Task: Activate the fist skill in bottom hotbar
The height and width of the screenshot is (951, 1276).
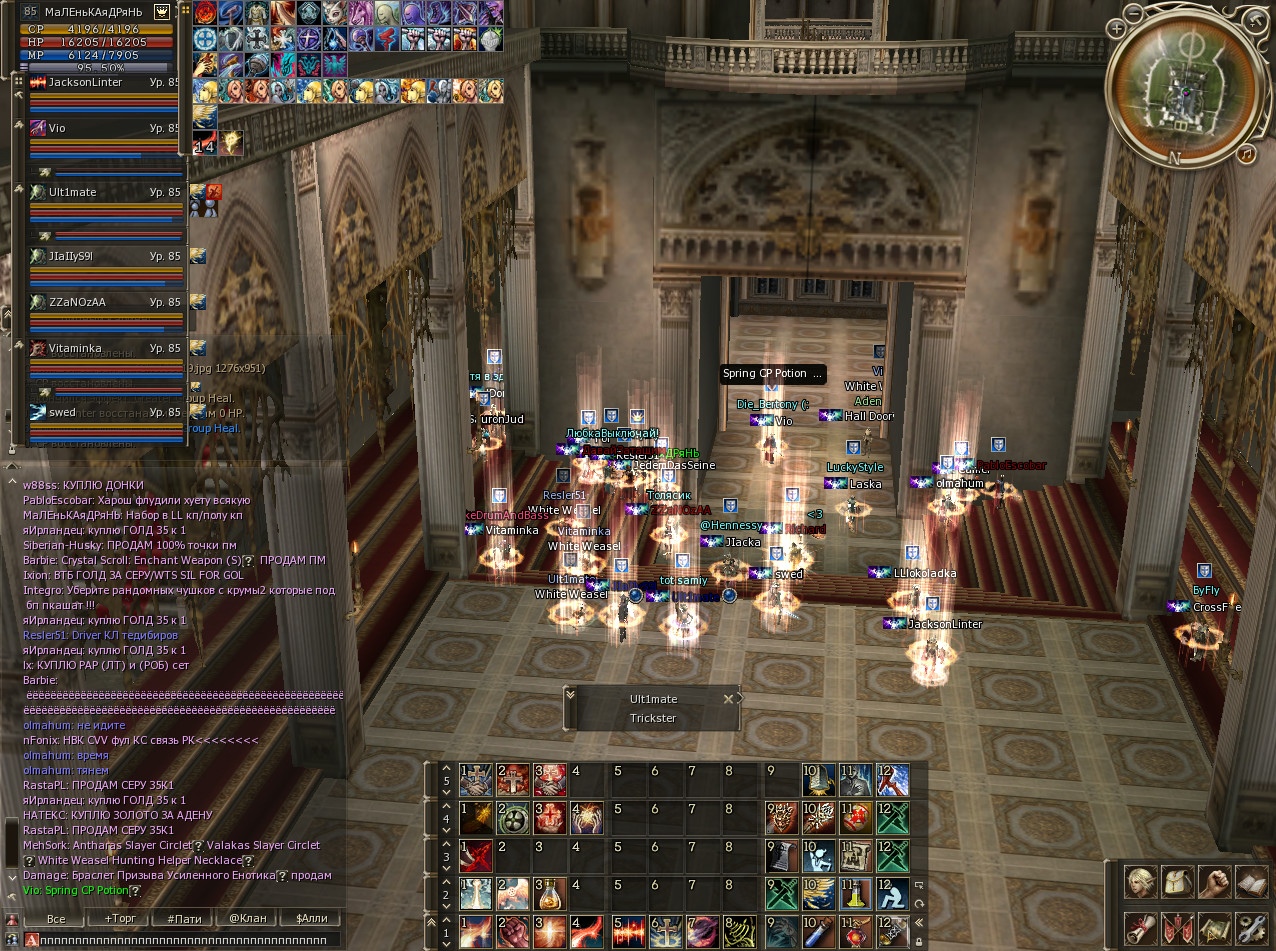Action: tap(510, 934)
